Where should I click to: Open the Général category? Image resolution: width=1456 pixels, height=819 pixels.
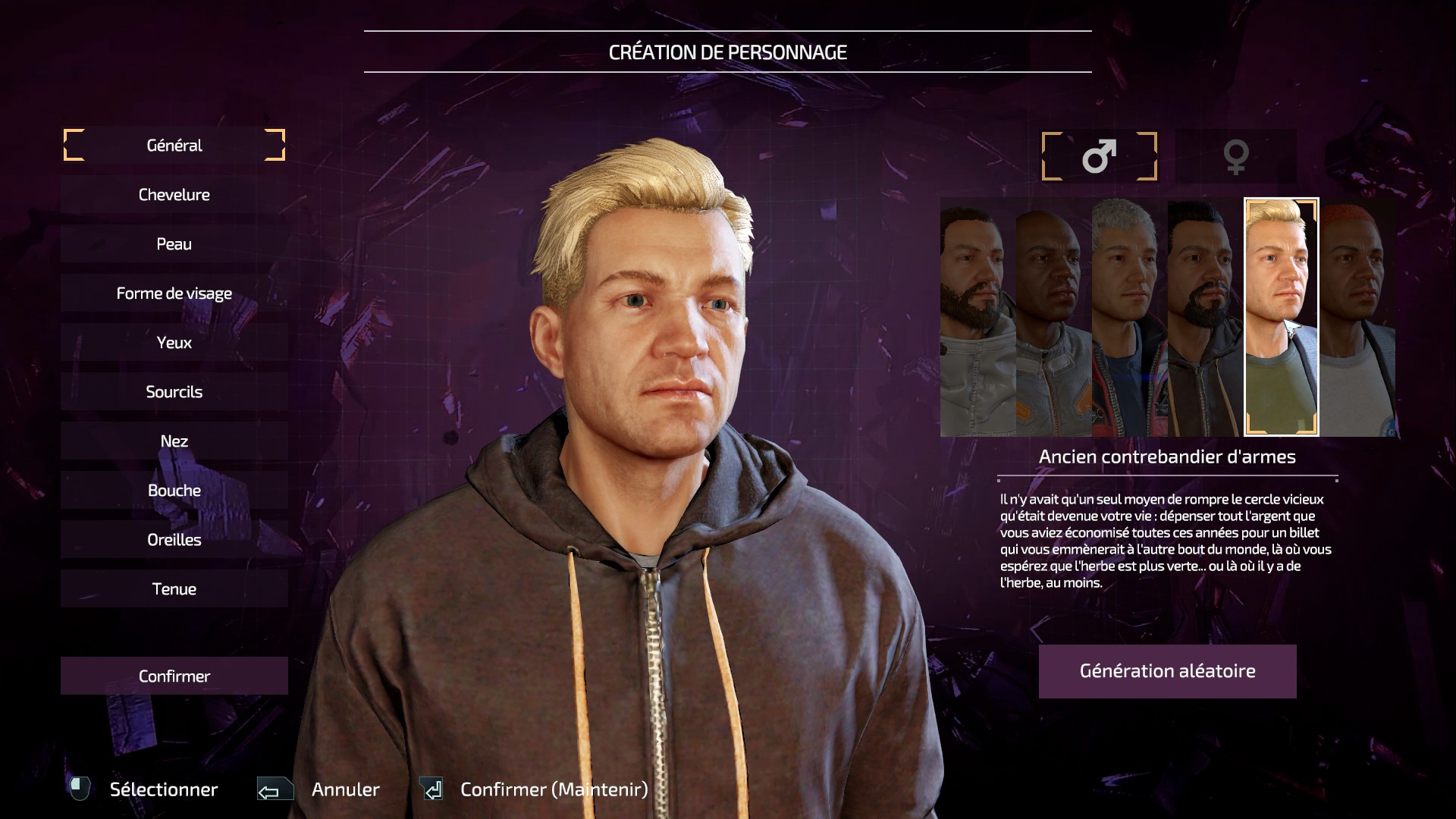pos(174,146)
